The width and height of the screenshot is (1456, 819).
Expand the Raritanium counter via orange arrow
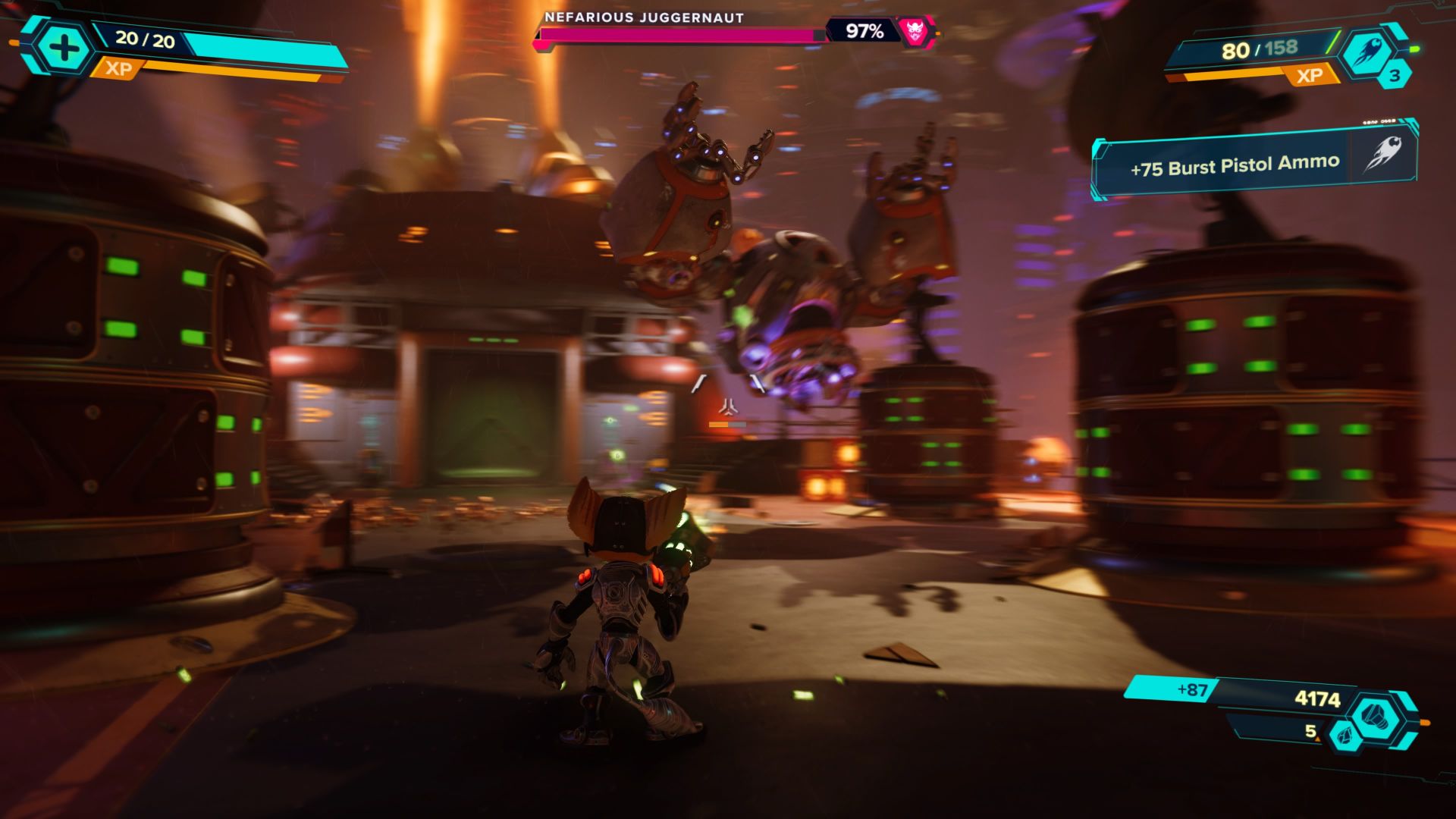1317,739
